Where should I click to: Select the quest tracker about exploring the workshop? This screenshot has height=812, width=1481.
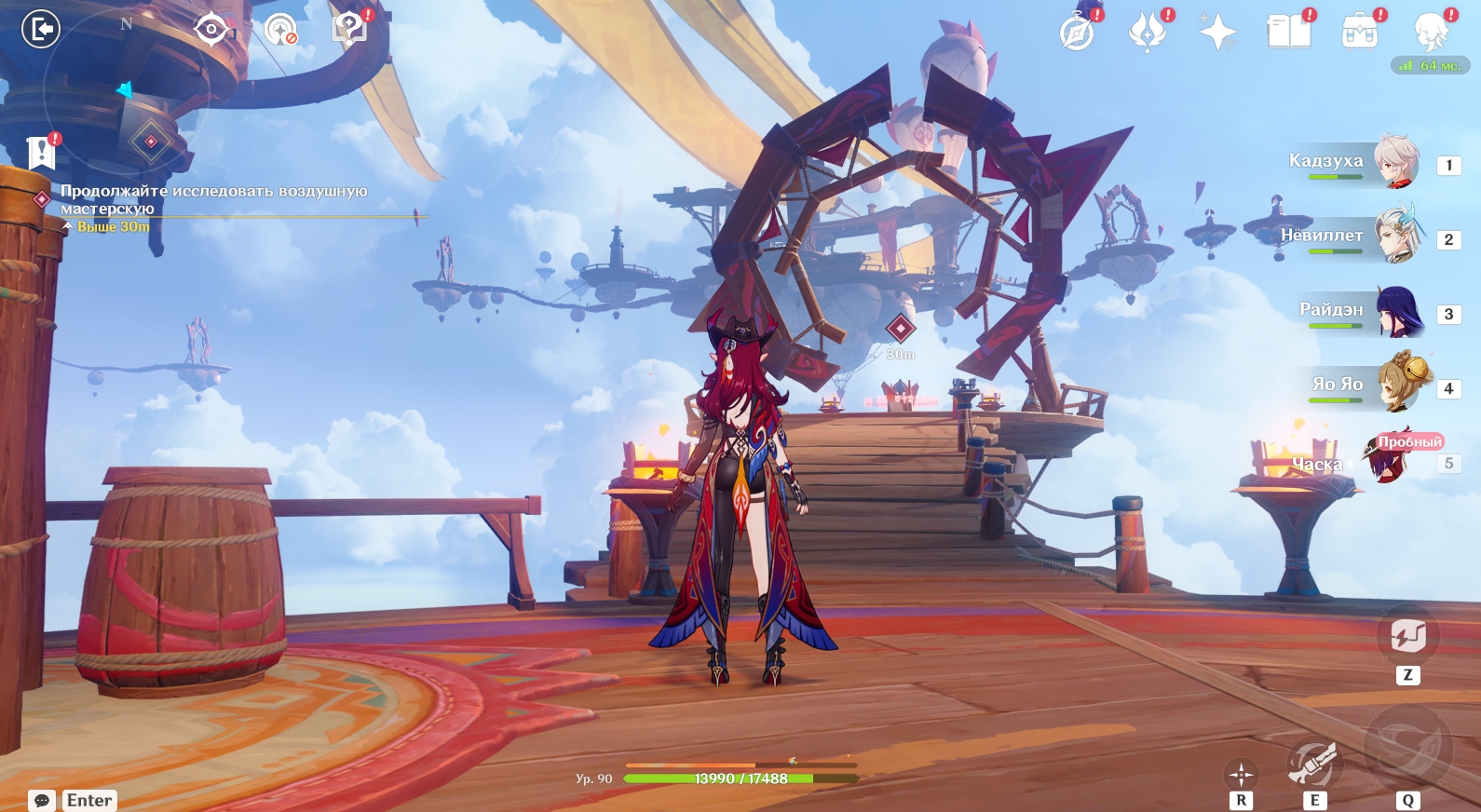pos(213,199)
